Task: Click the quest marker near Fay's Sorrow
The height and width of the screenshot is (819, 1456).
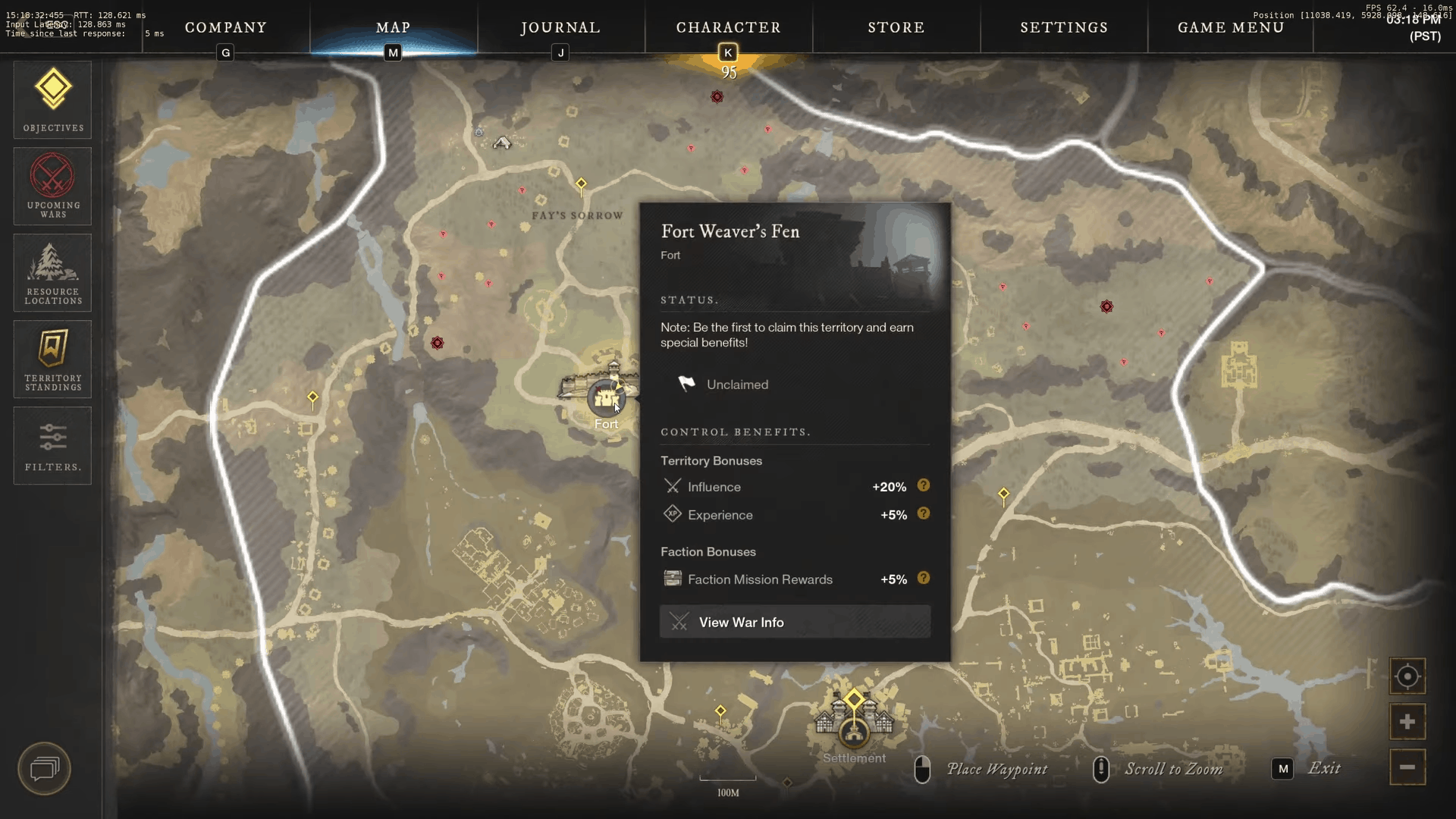Action: (x=581, y=183)
